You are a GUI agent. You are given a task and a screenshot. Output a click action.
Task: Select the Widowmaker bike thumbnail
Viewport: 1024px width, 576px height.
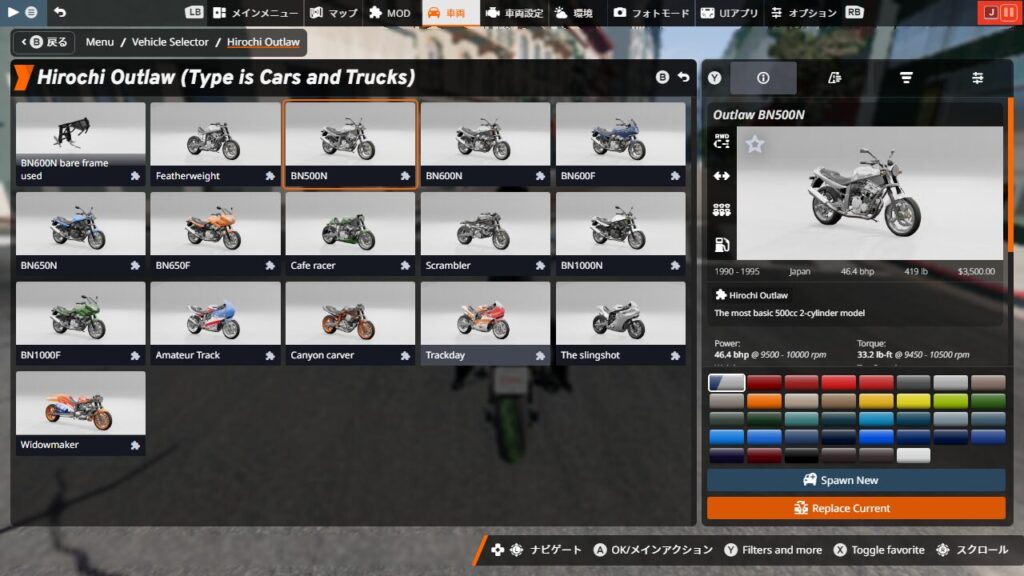pos(80,412)
